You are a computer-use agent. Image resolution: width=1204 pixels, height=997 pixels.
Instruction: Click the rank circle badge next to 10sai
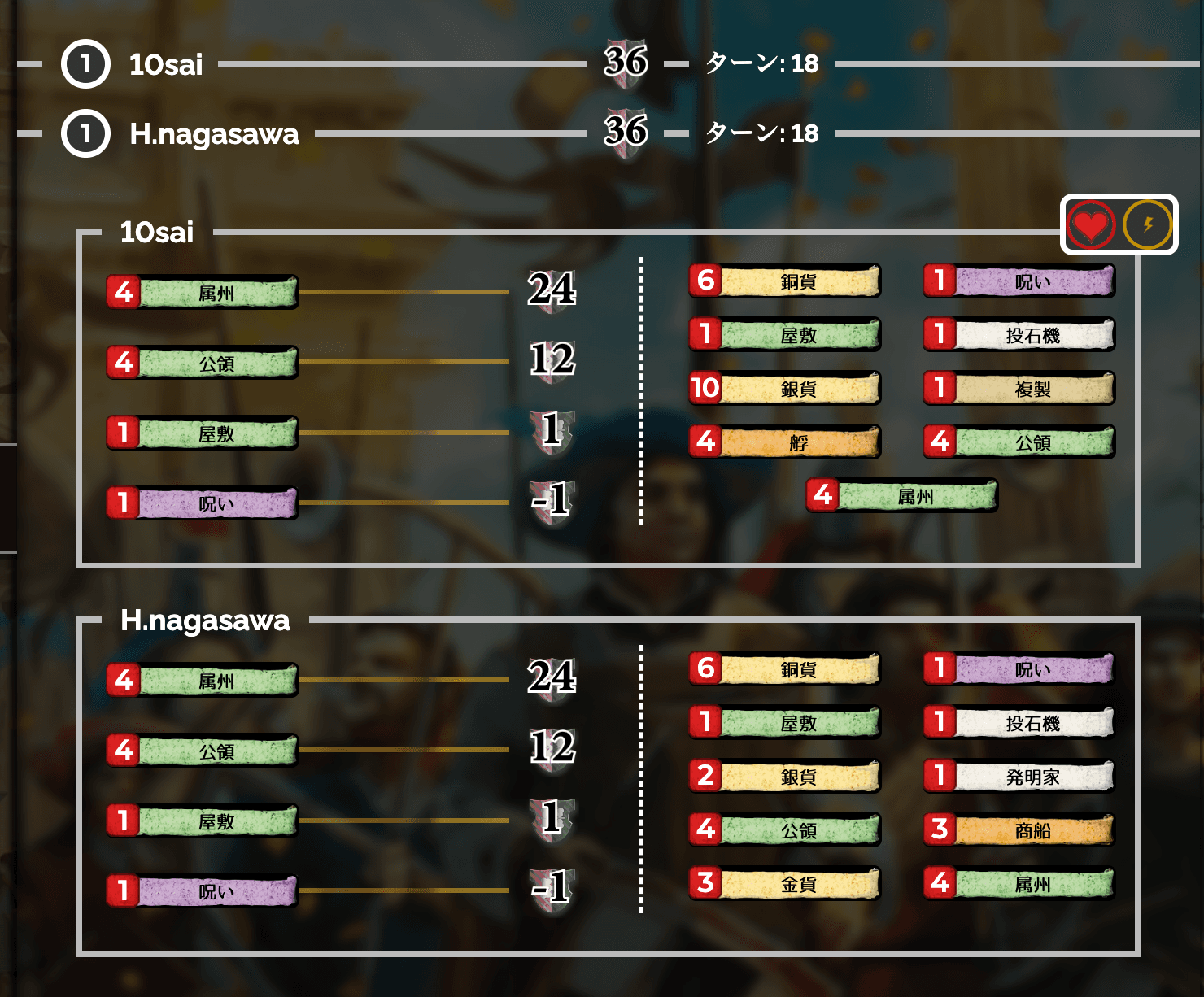pos(85,64)
